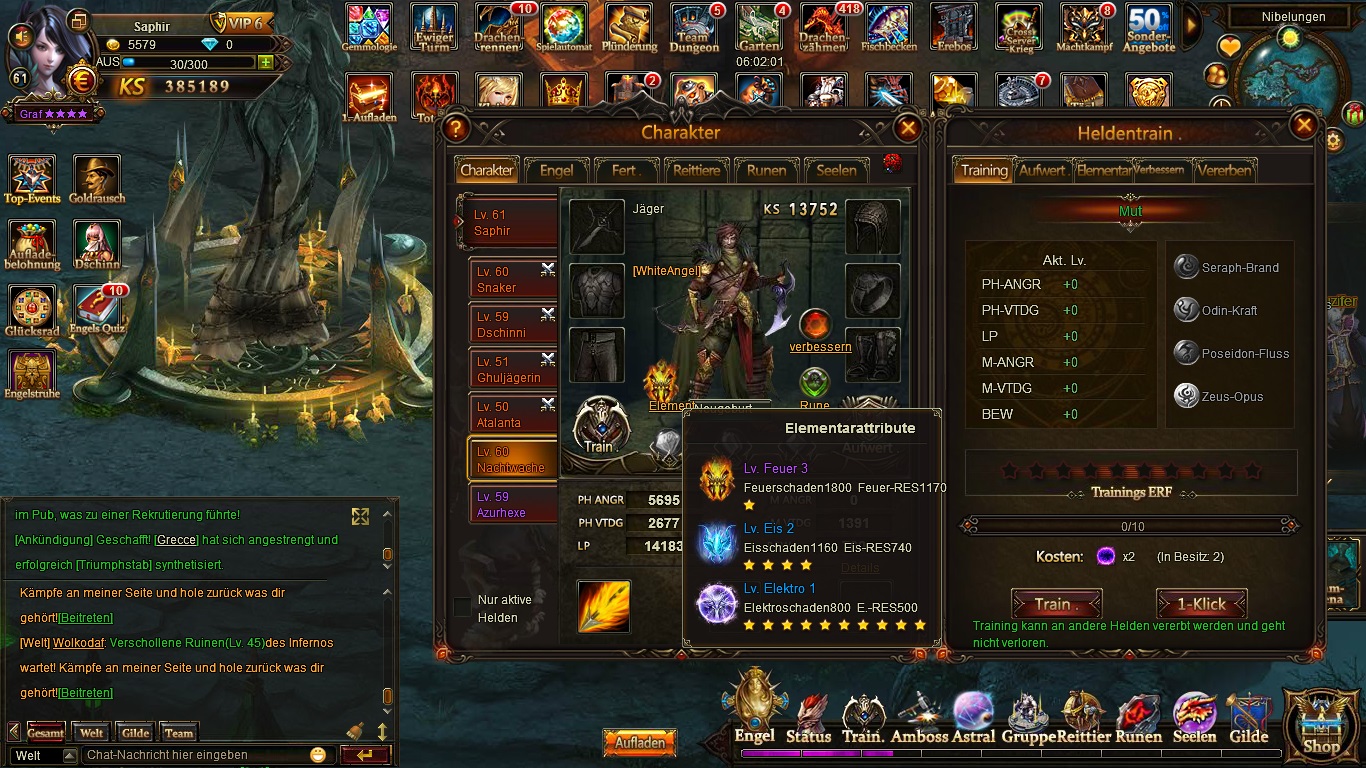Select hero Snaker from the list
This screenshot has width=1366, height=768.
click(512, 279)
